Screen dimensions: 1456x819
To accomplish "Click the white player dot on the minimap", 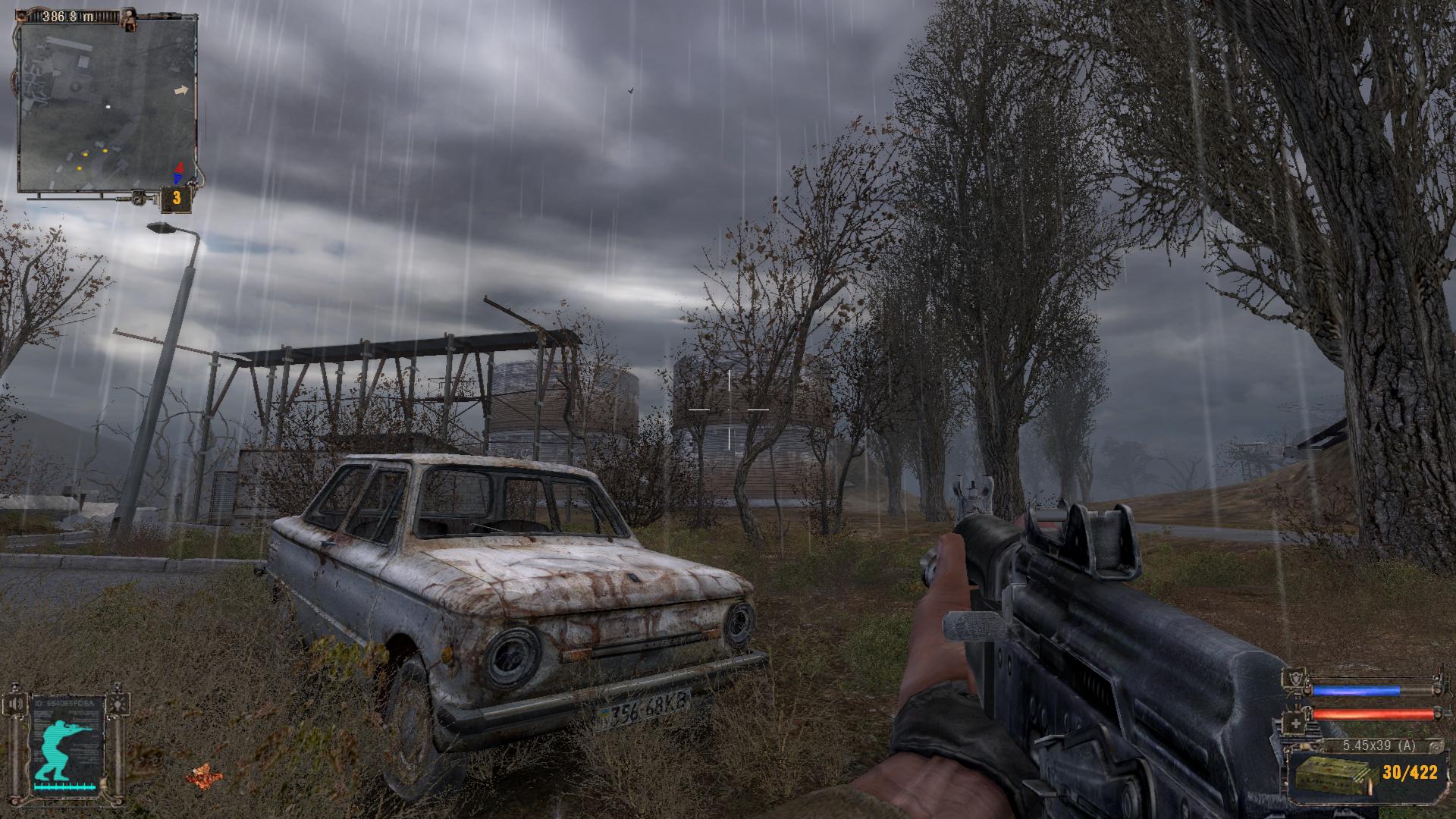I will click(x=109, y=107).
